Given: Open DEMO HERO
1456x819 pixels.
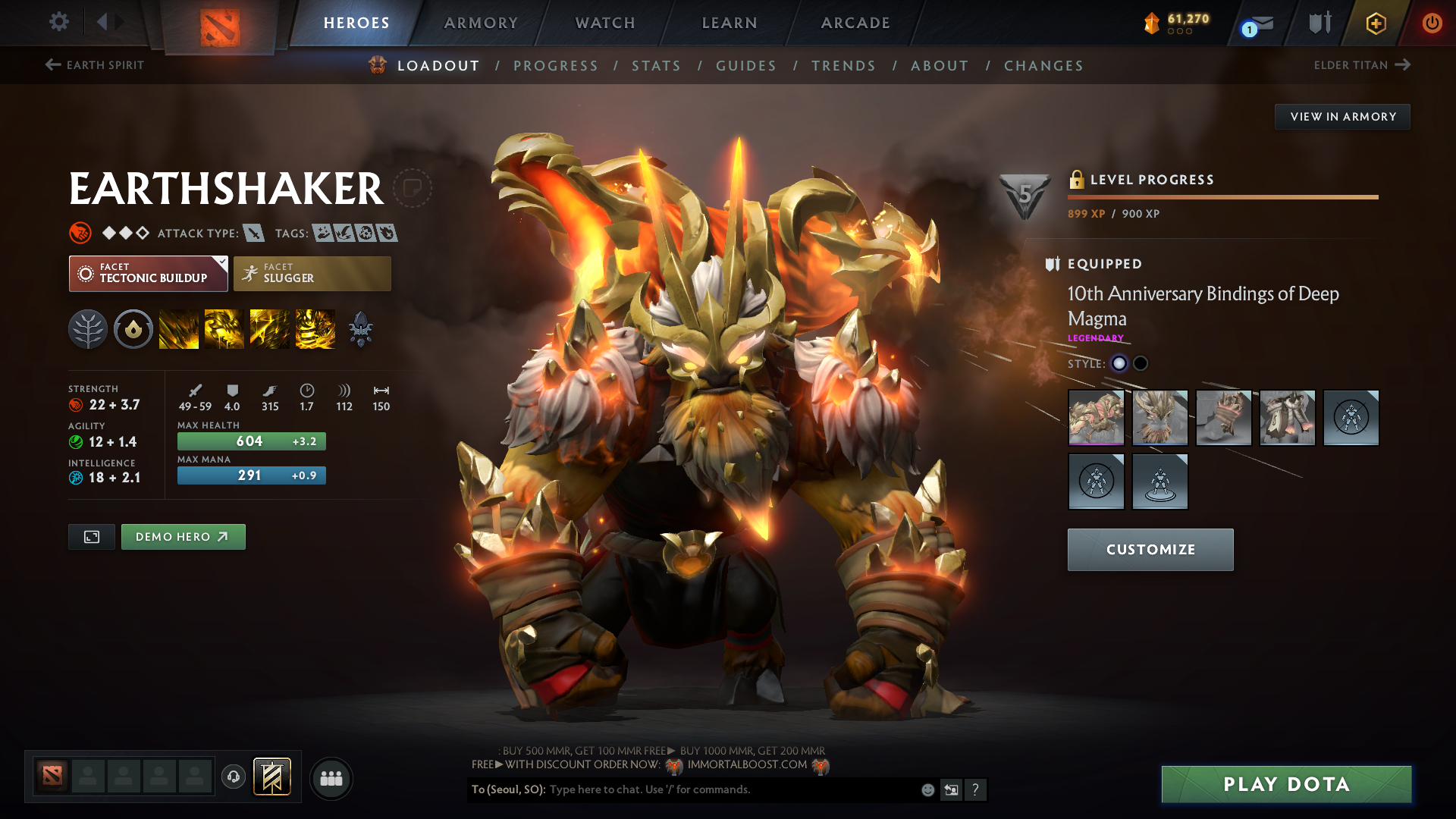Looking at the screenshot, I should point(183,536).
